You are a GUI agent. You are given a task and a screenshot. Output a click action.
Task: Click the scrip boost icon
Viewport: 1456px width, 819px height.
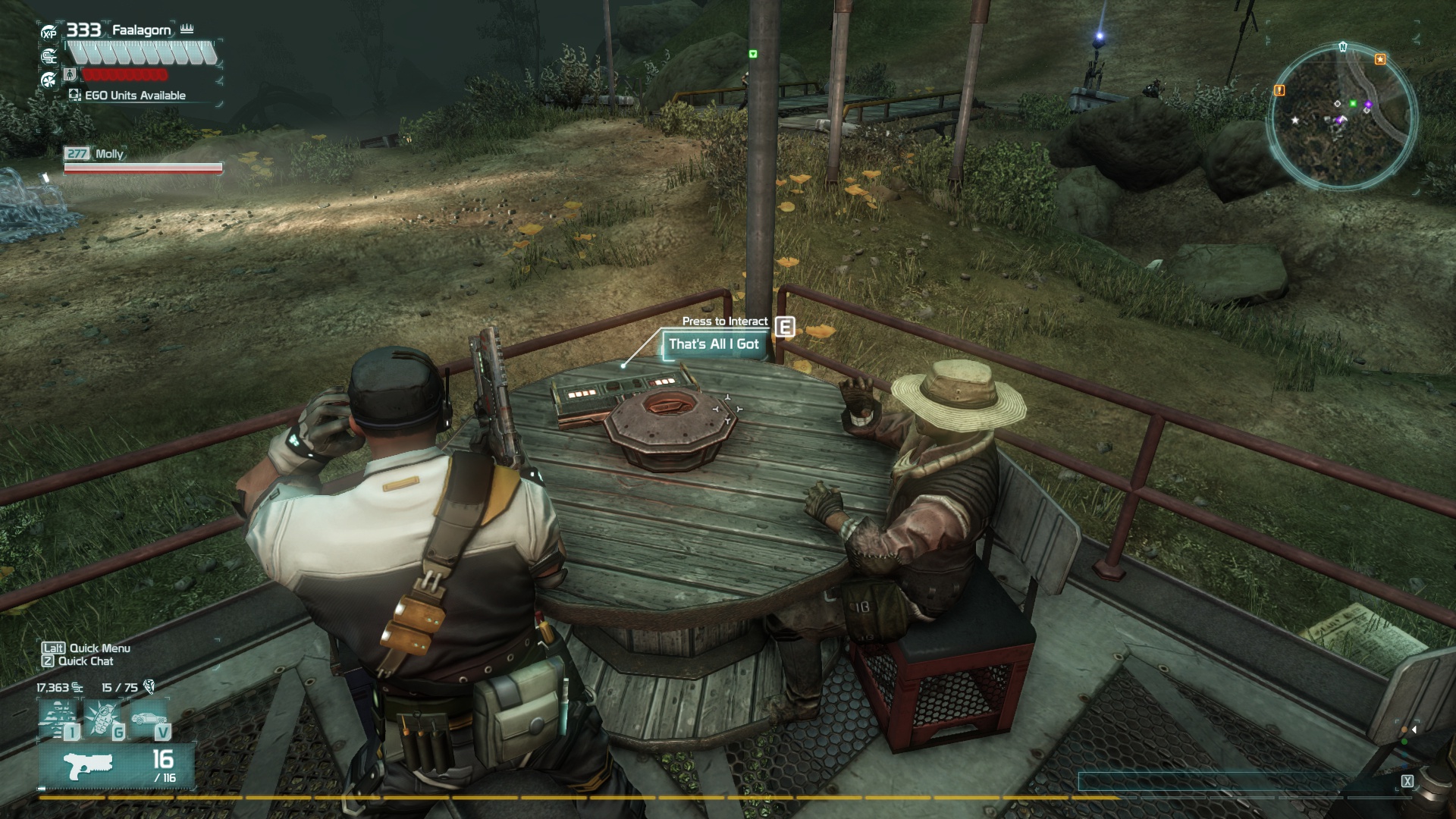(49, 55)
